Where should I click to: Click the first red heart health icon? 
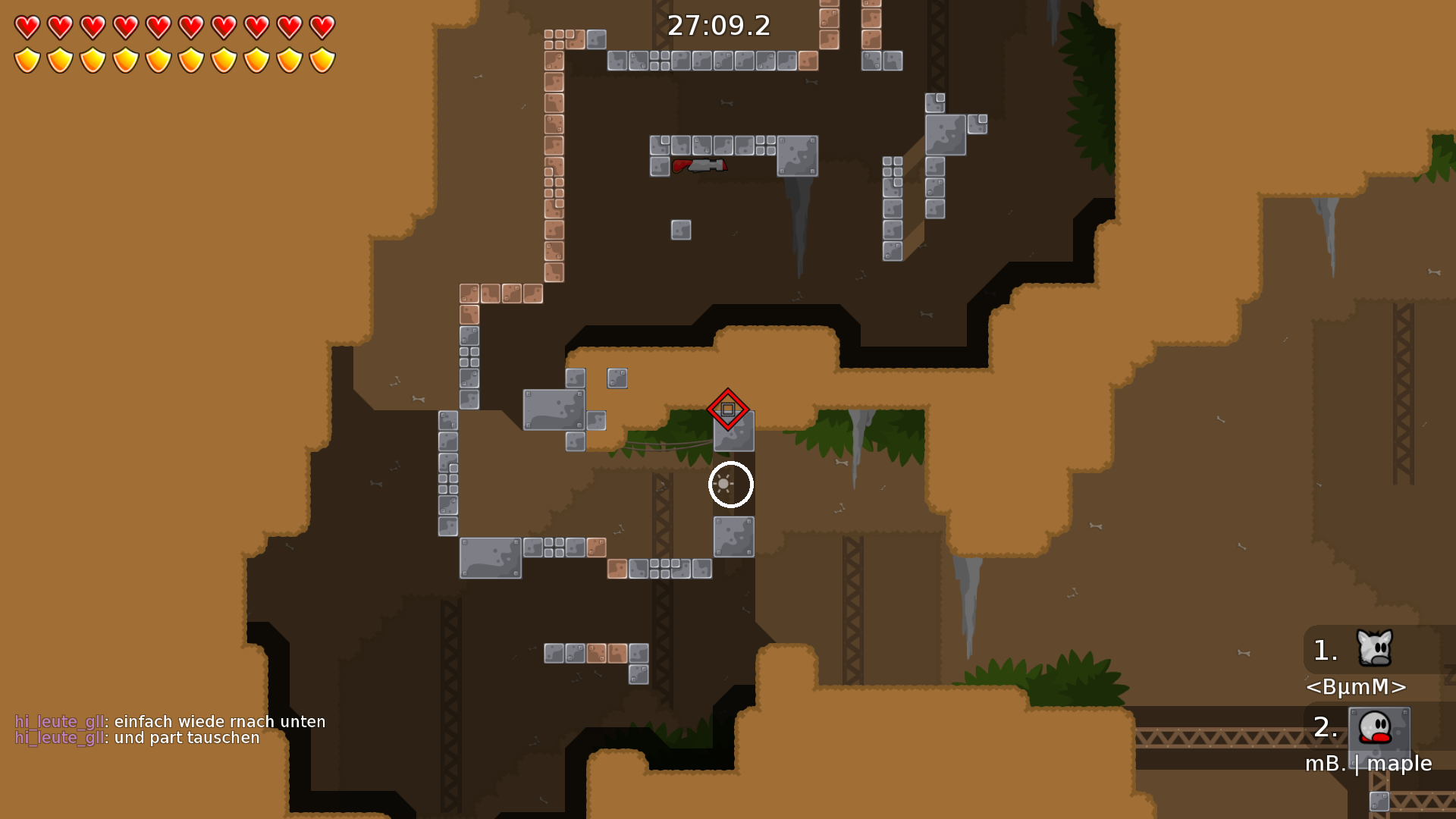coord(27,26)
